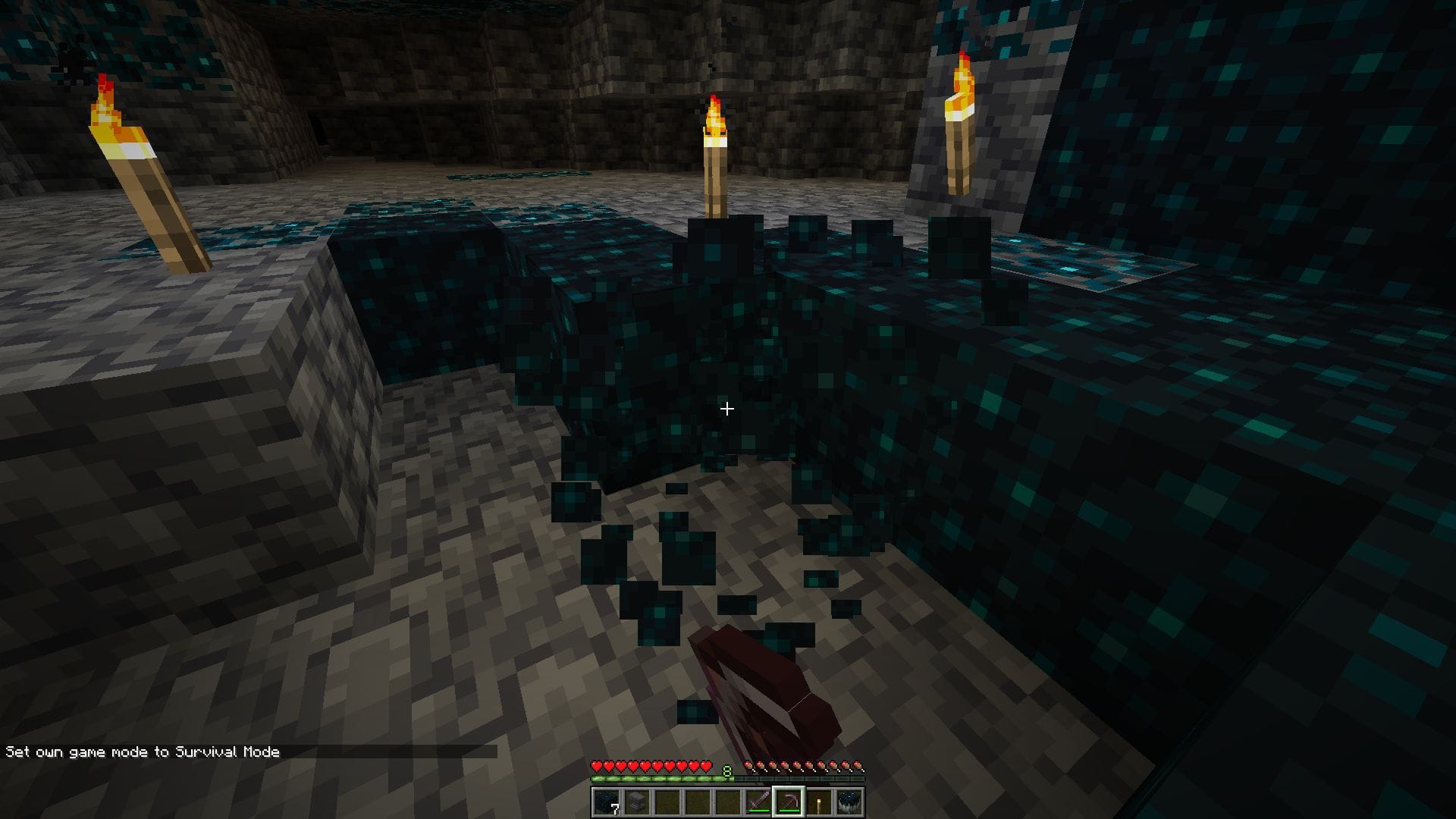Viewport: 1456px width, 819px height.
Task: Click empty hotbar slot three
Action: click(x=669, y=802)
